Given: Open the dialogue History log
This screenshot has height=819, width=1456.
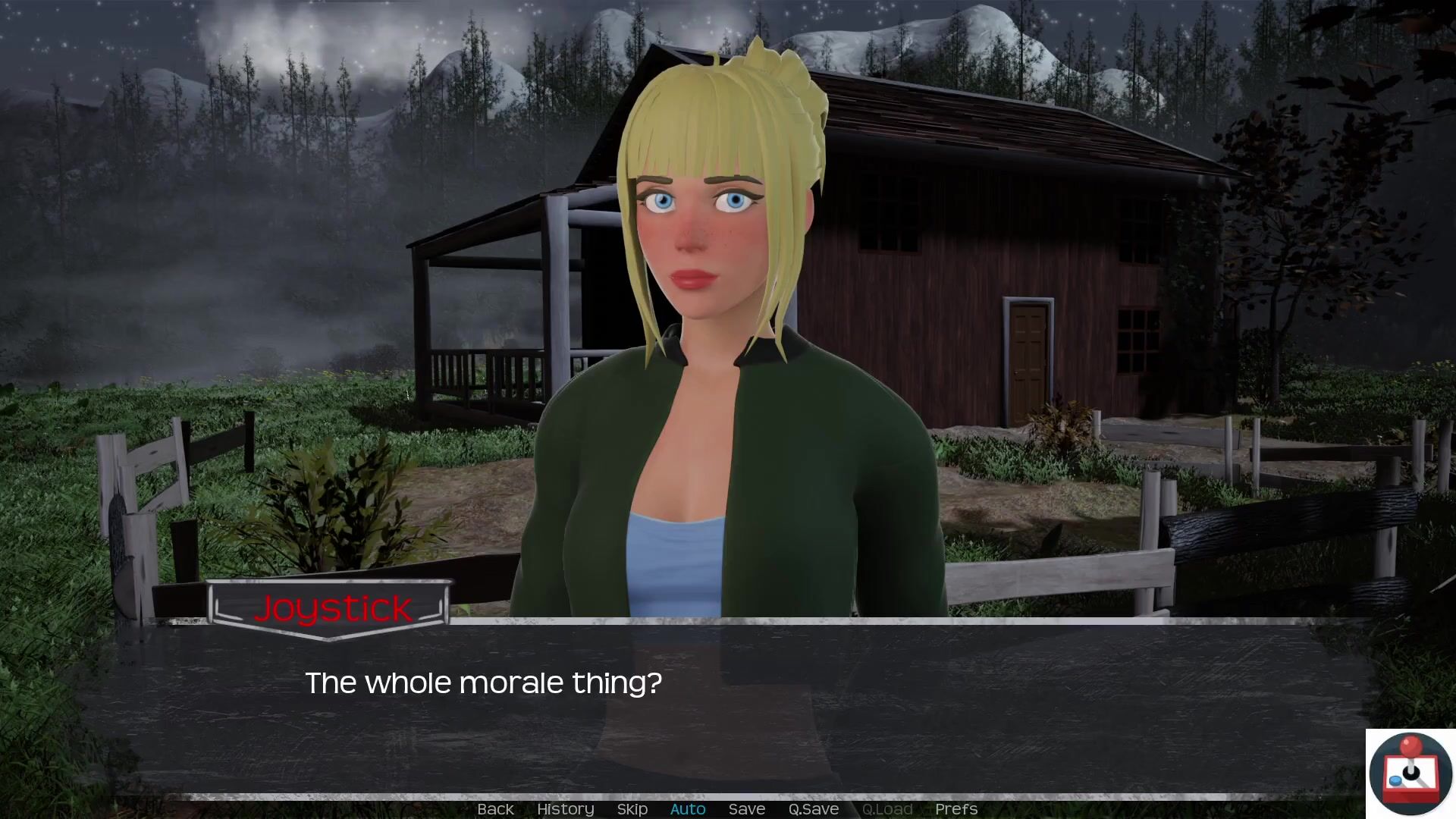Looking at the screenshot, I should click(x=565, y=809).
